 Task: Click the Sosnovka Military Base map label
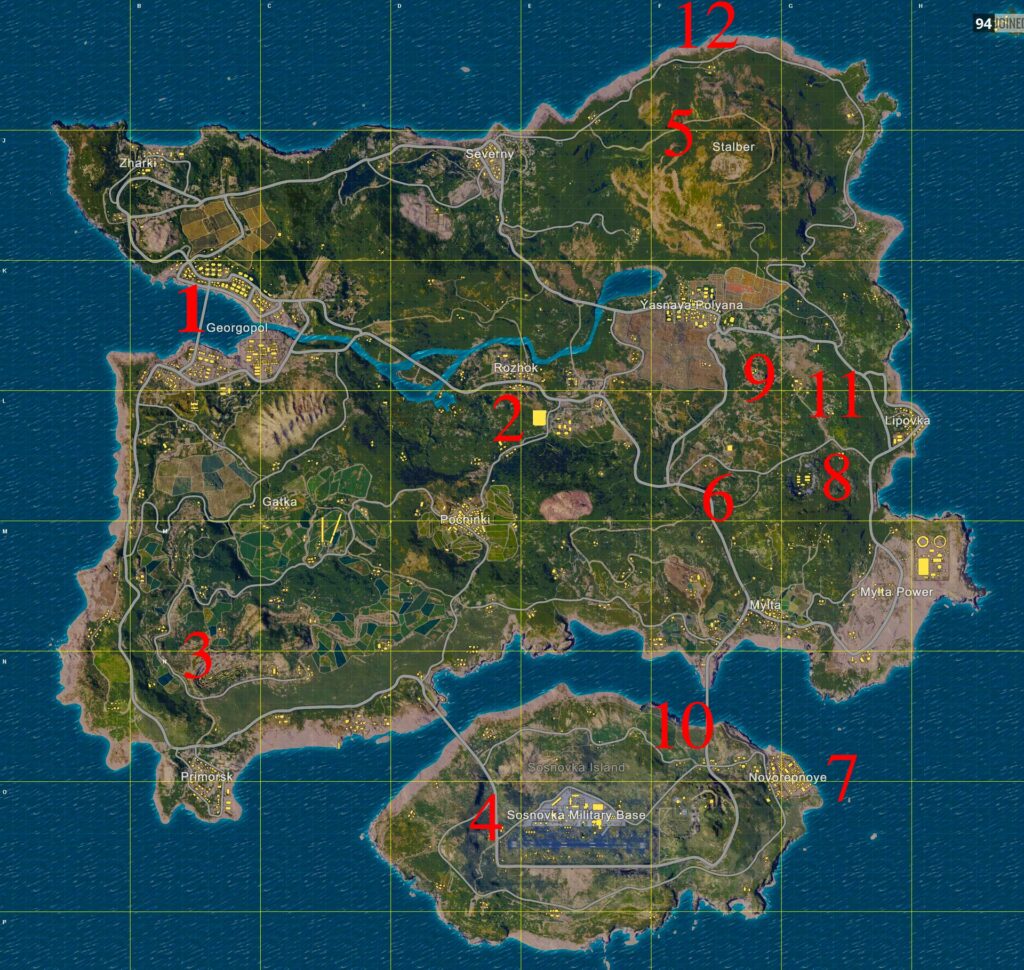pyautogui.click(x=577, y=816)
